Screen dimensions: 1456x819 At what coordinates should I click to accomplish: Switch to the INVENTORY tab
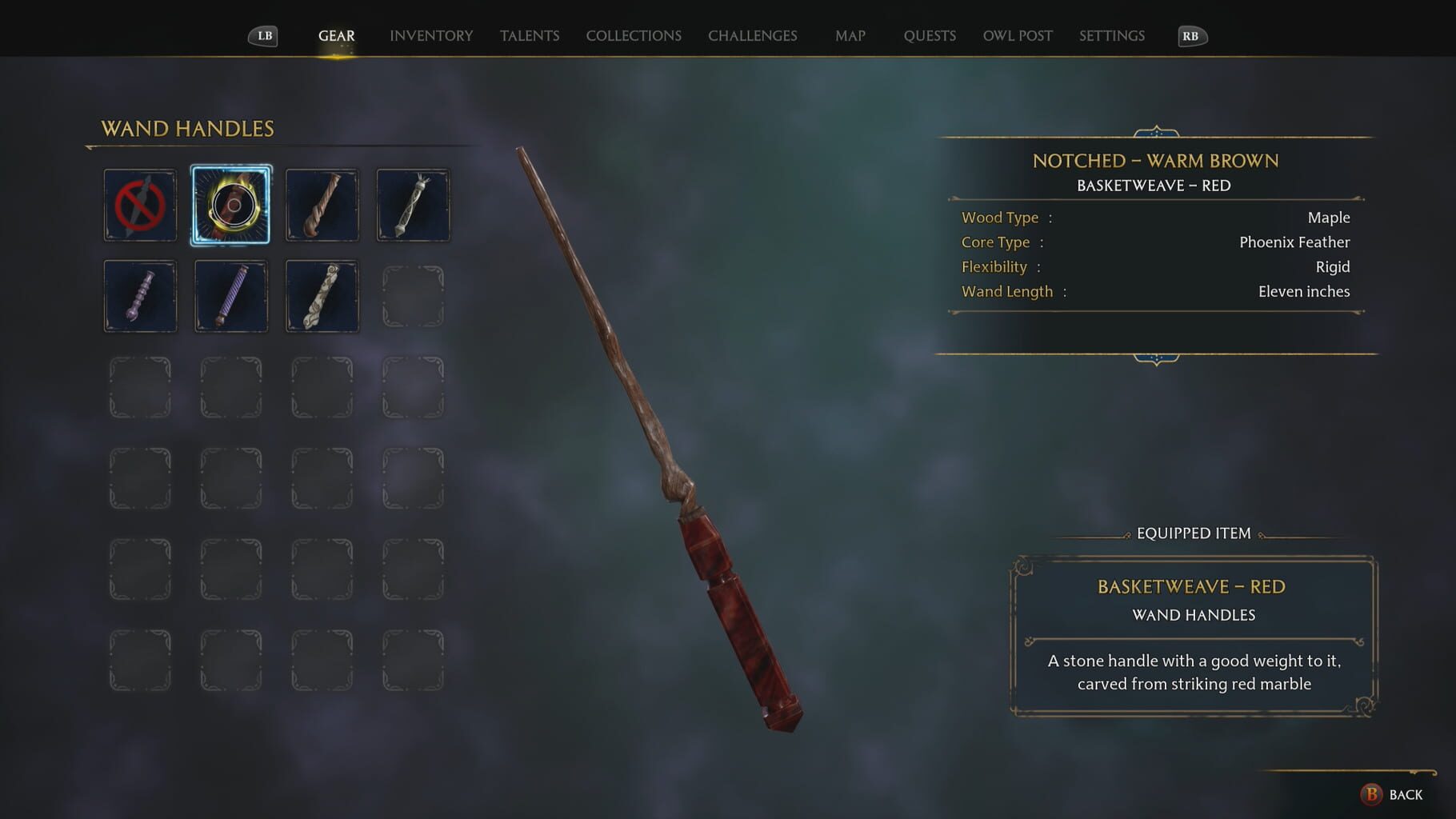pyautogui.click(x=430, y=35)
